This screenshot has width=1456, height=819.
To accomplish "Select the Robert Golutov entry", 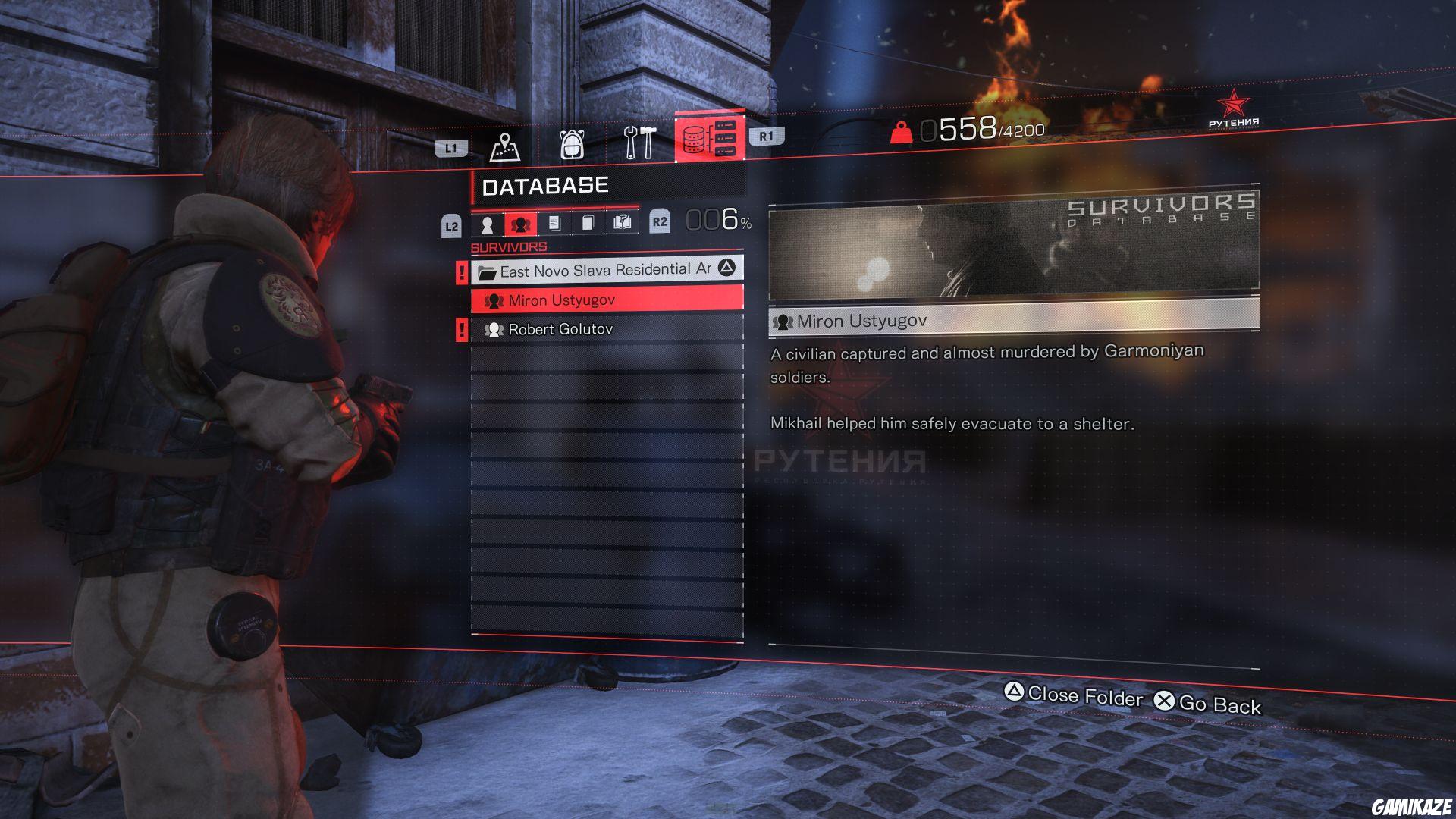I will (x=561, y=328).
